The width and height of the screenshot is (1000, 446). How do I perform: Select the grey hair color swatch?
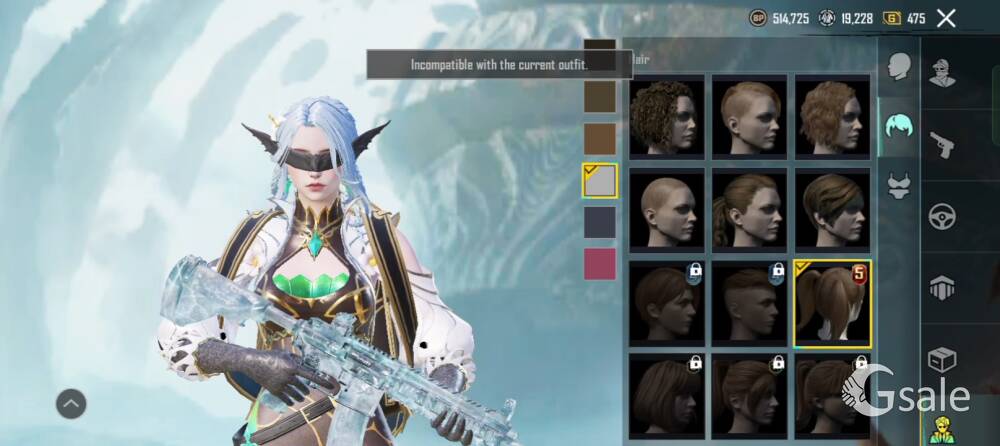pyautogui.click(x=600, y=181)
